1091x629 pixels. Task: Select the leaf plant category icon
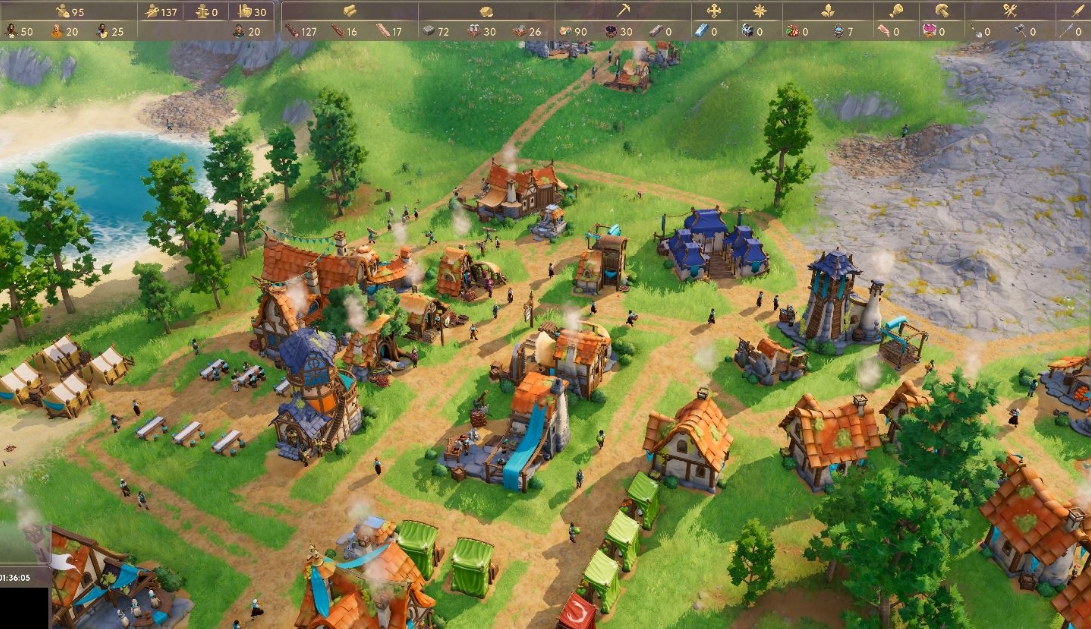coord(827,11)
